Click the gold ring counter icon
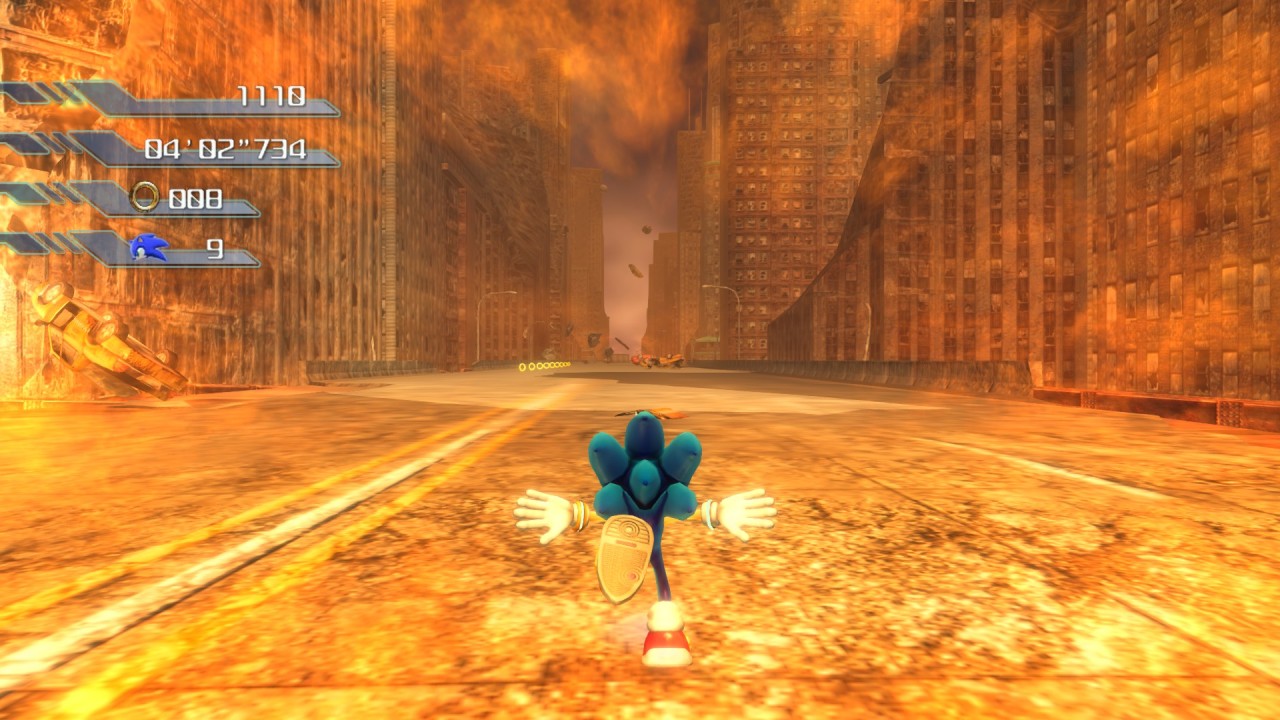This screenshot has height=720, width=1280. (x=145, y=197)
